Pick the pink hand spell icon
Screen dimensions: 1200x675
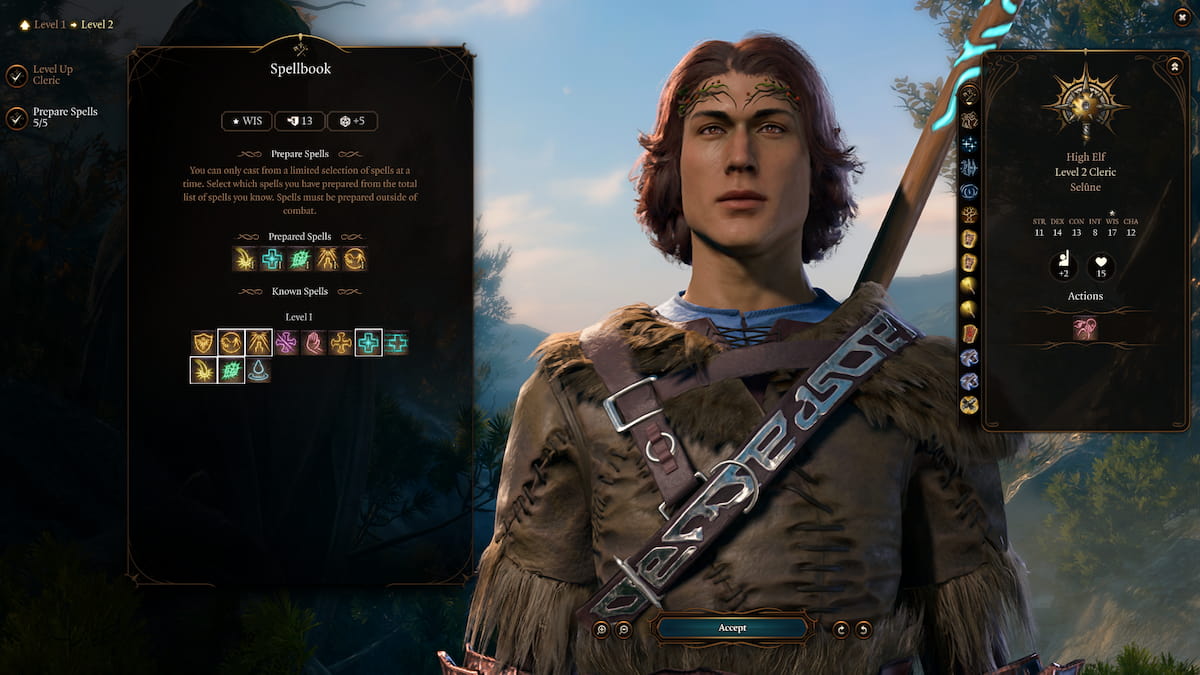(314, 343)
